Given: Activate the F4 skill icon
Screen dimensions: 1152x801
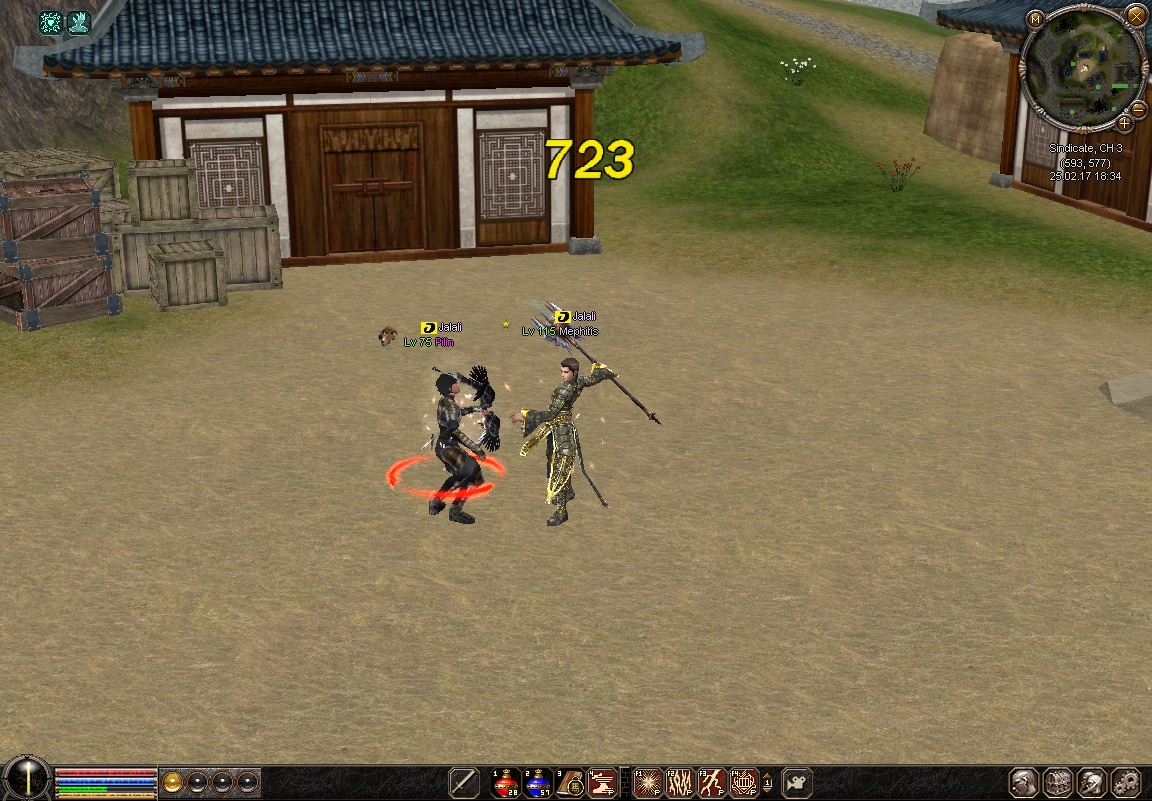Looking at the screenshot, I should [x=744, y=782].
